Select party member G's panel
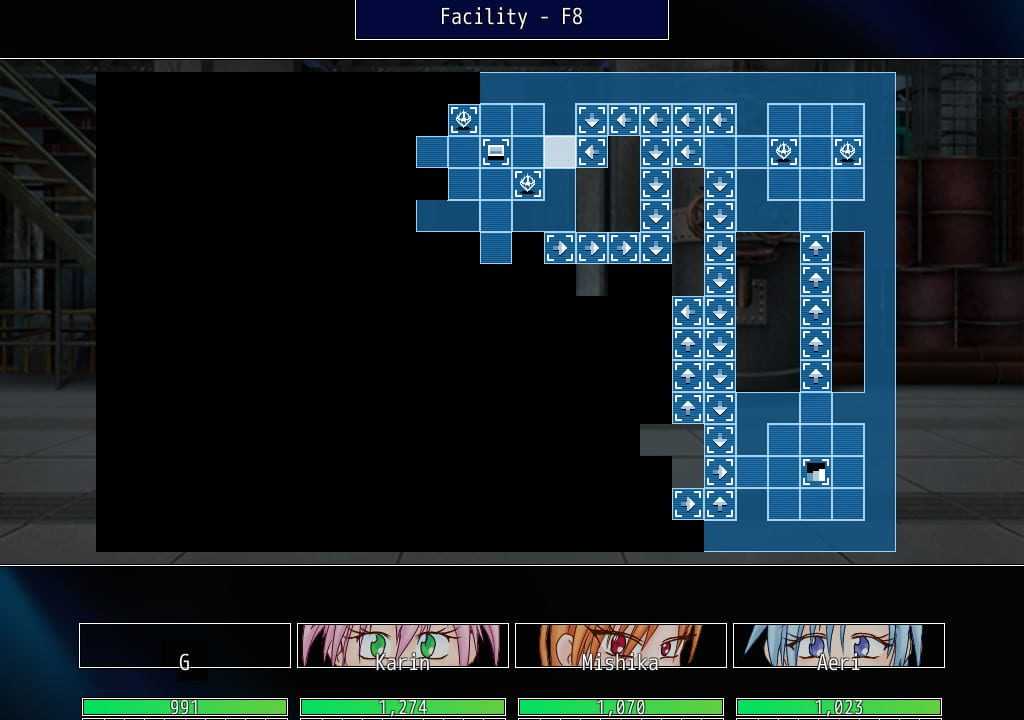This screenshot has height=720, width=1024. click(x=185, y=646)
